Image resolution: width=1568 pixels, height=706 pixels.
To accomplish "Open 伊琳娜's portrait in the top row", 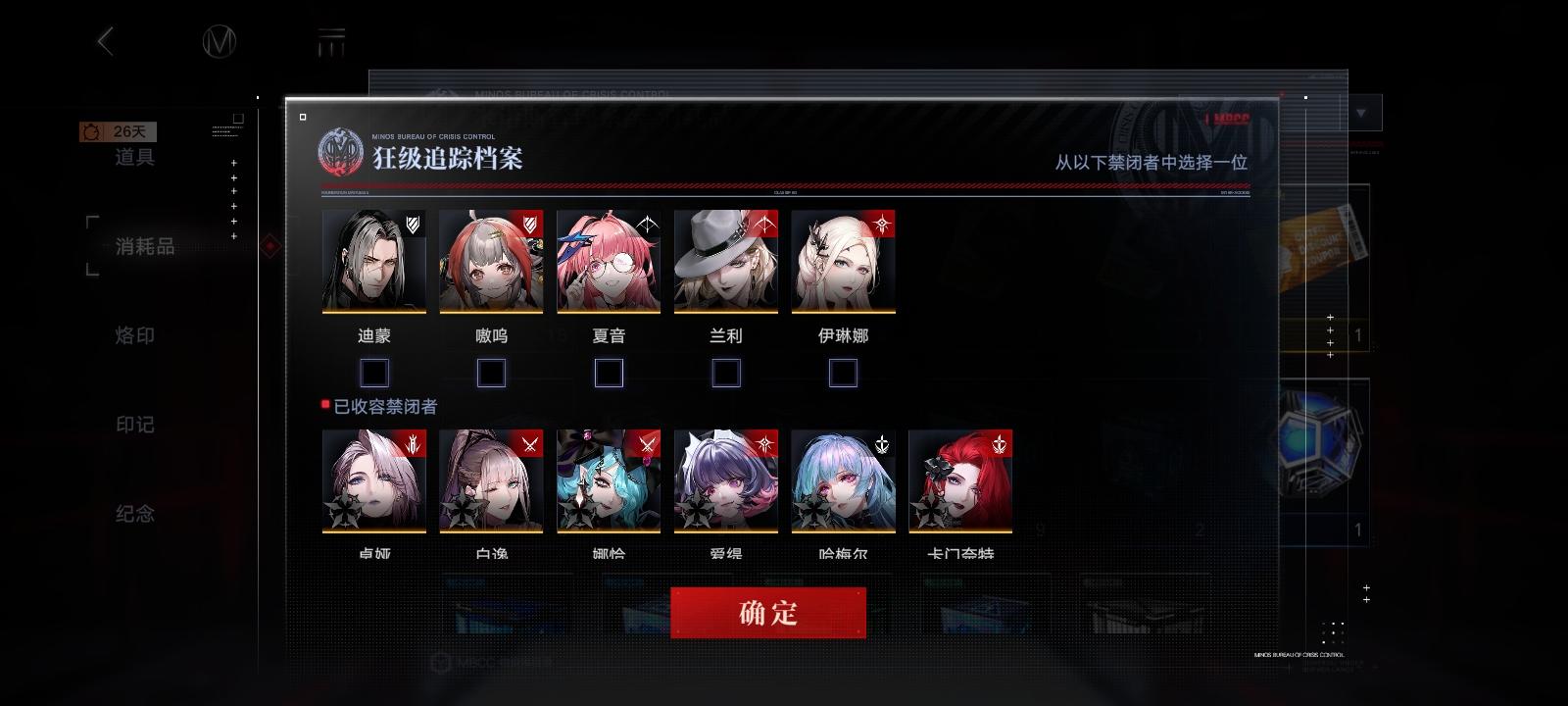I will pyautogui.click(x=844, y=260).
